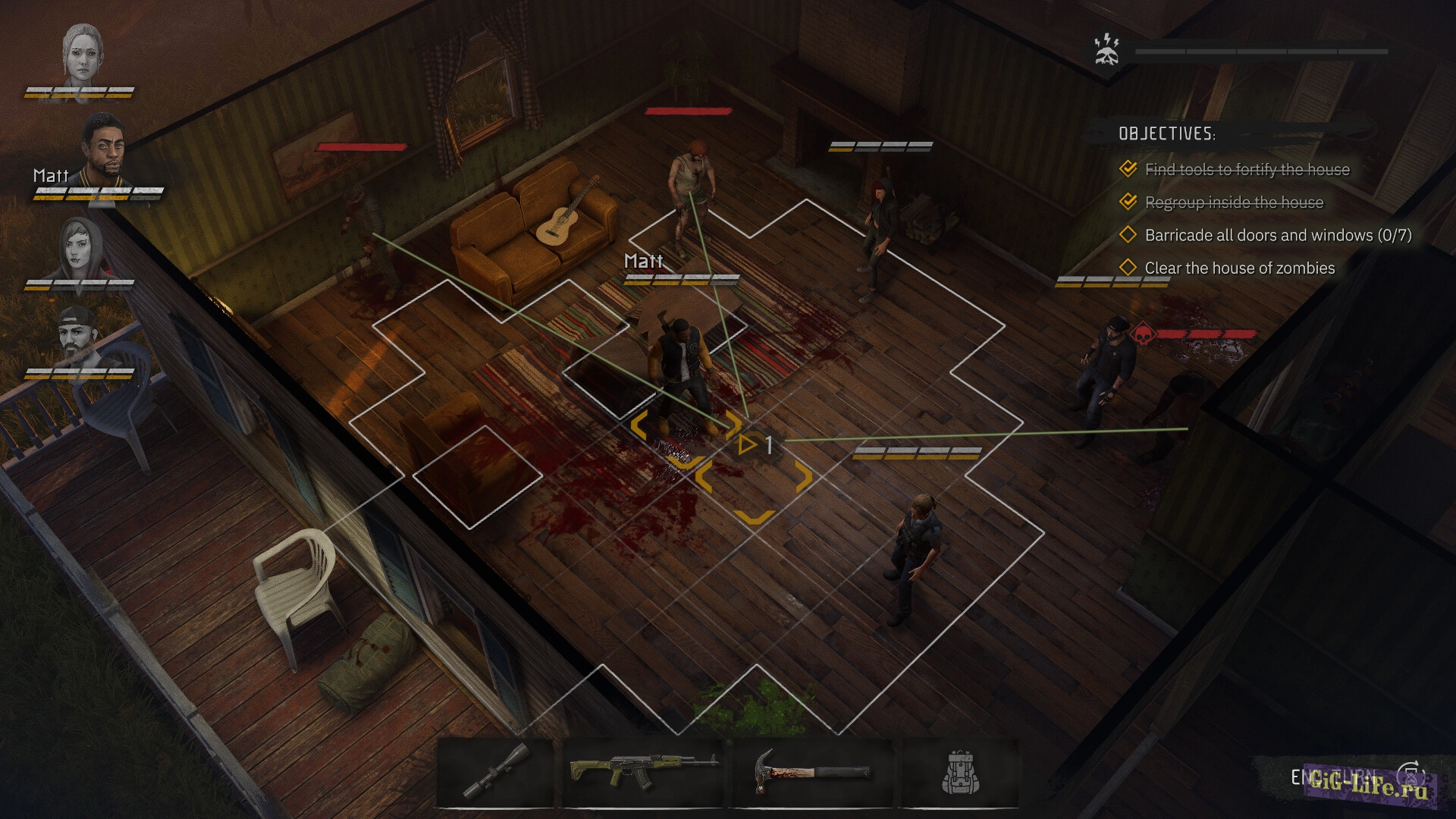Select the barricade doors and windows objective
1456x819 pixels.
[1277, 235]
